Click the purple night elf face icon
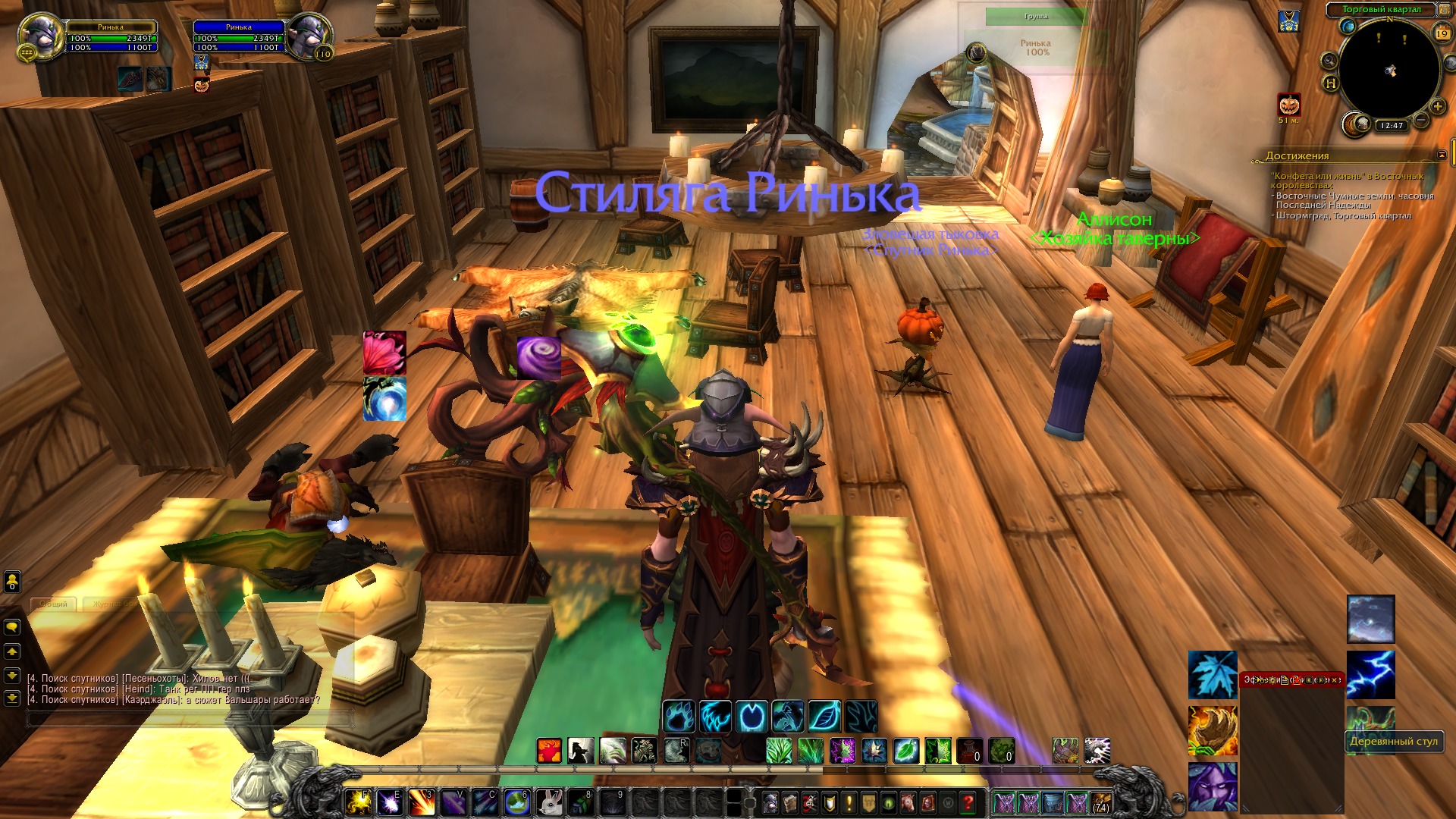Image resolution: width=1456 pixels, height=819 pixels. click(1212, 786)
